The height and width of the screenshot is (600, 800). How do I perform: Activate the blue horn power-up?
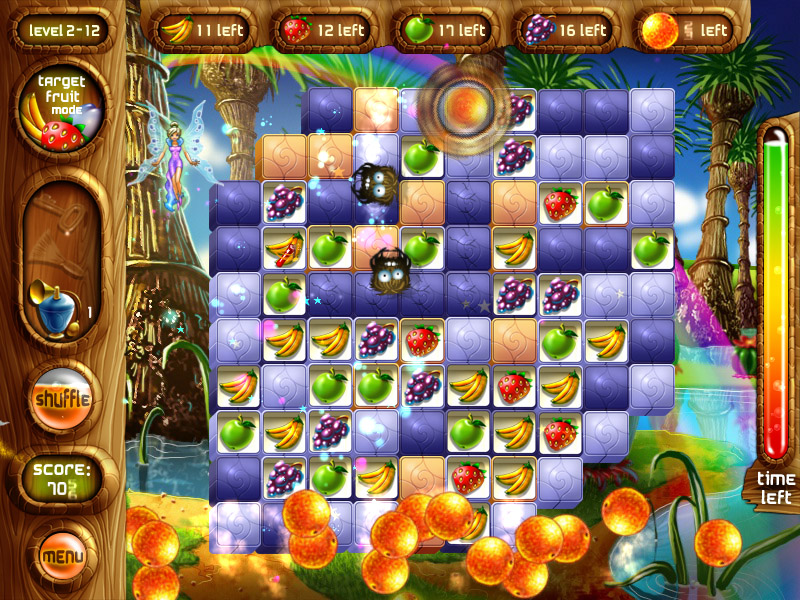click(54, 303)
